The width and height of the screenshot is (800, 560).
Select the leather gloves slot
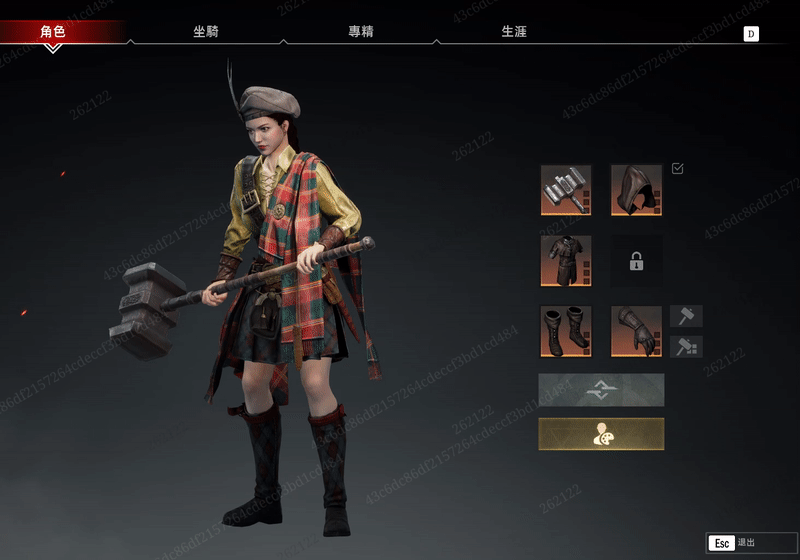(636, 331)
